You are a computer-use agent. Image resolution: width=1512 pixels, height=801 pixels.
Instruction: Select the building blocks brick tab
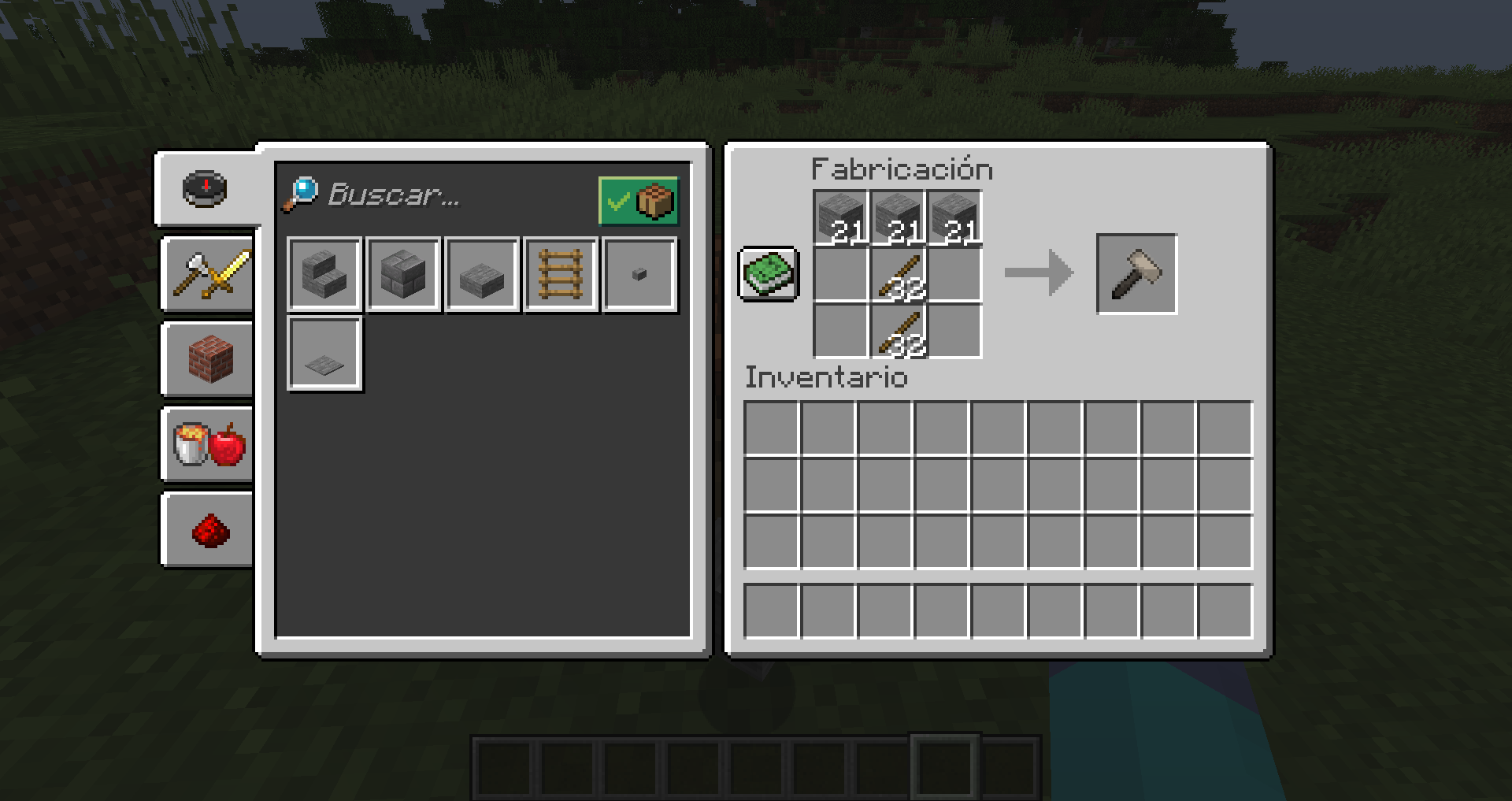pyautogui.click(x=206, y=358)
